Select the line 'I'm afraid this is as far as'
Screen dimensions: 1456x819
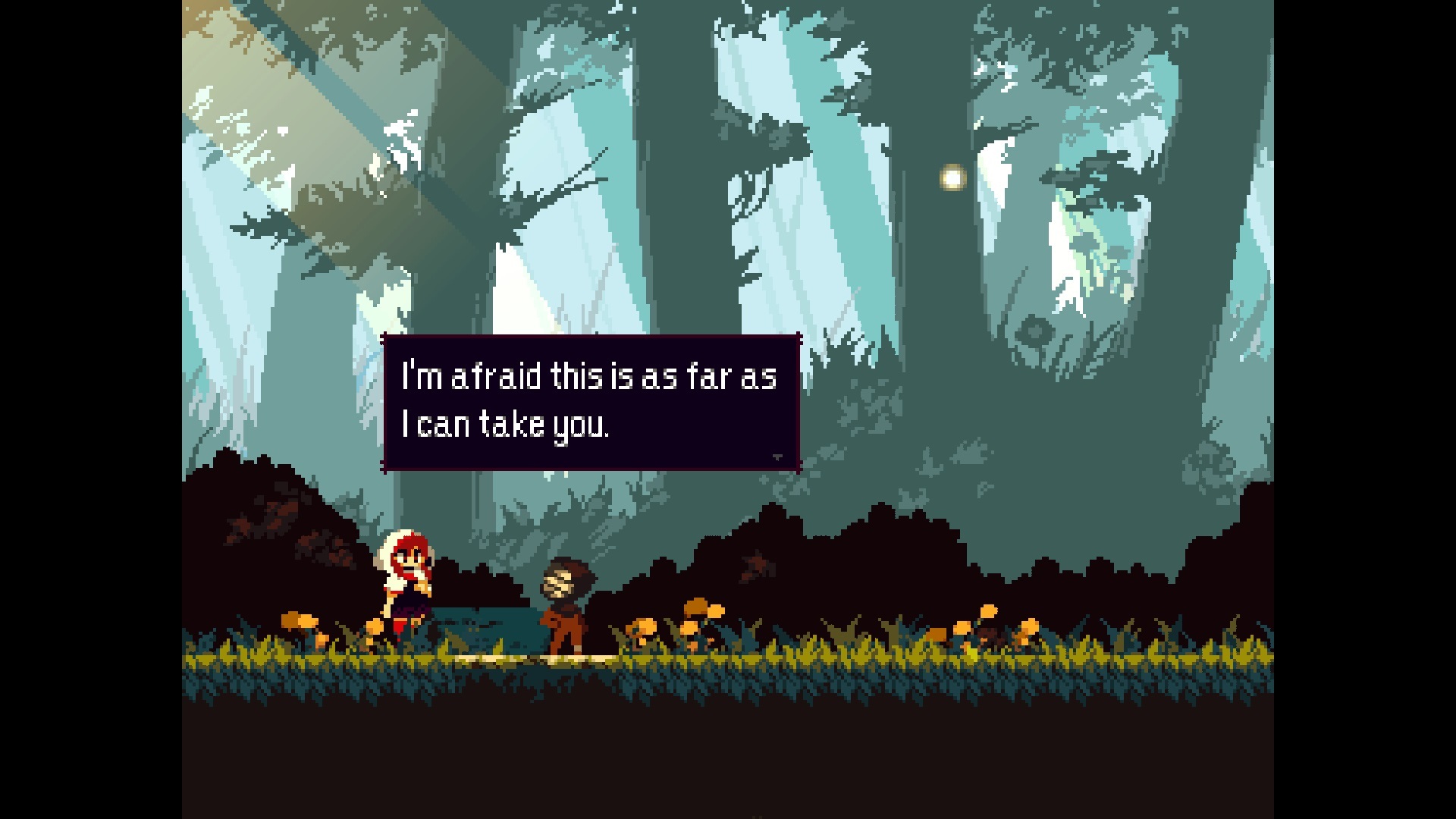[x=590, y=377]
